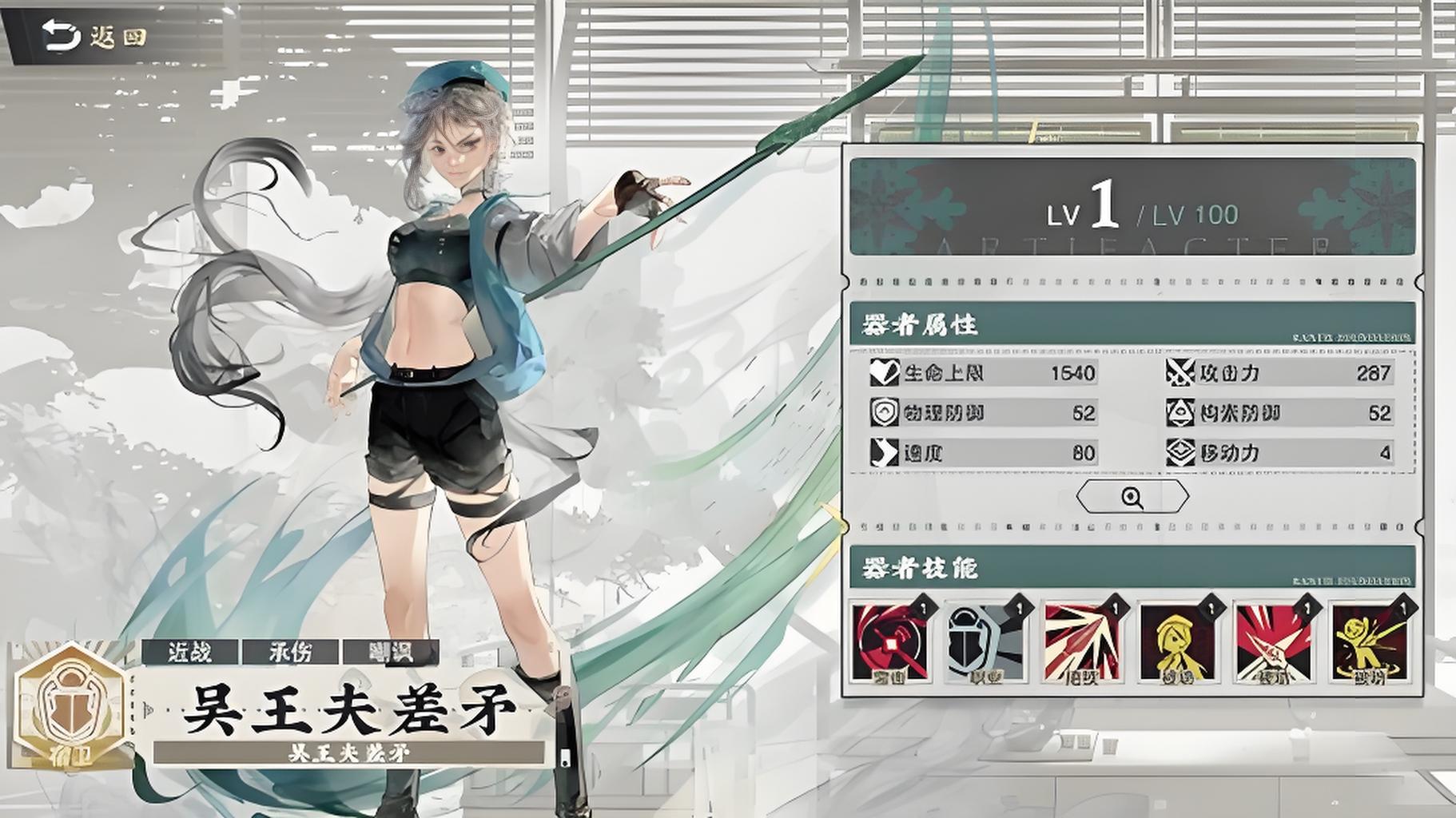Select the grey beetle shield skill icon

pos(985,642)
